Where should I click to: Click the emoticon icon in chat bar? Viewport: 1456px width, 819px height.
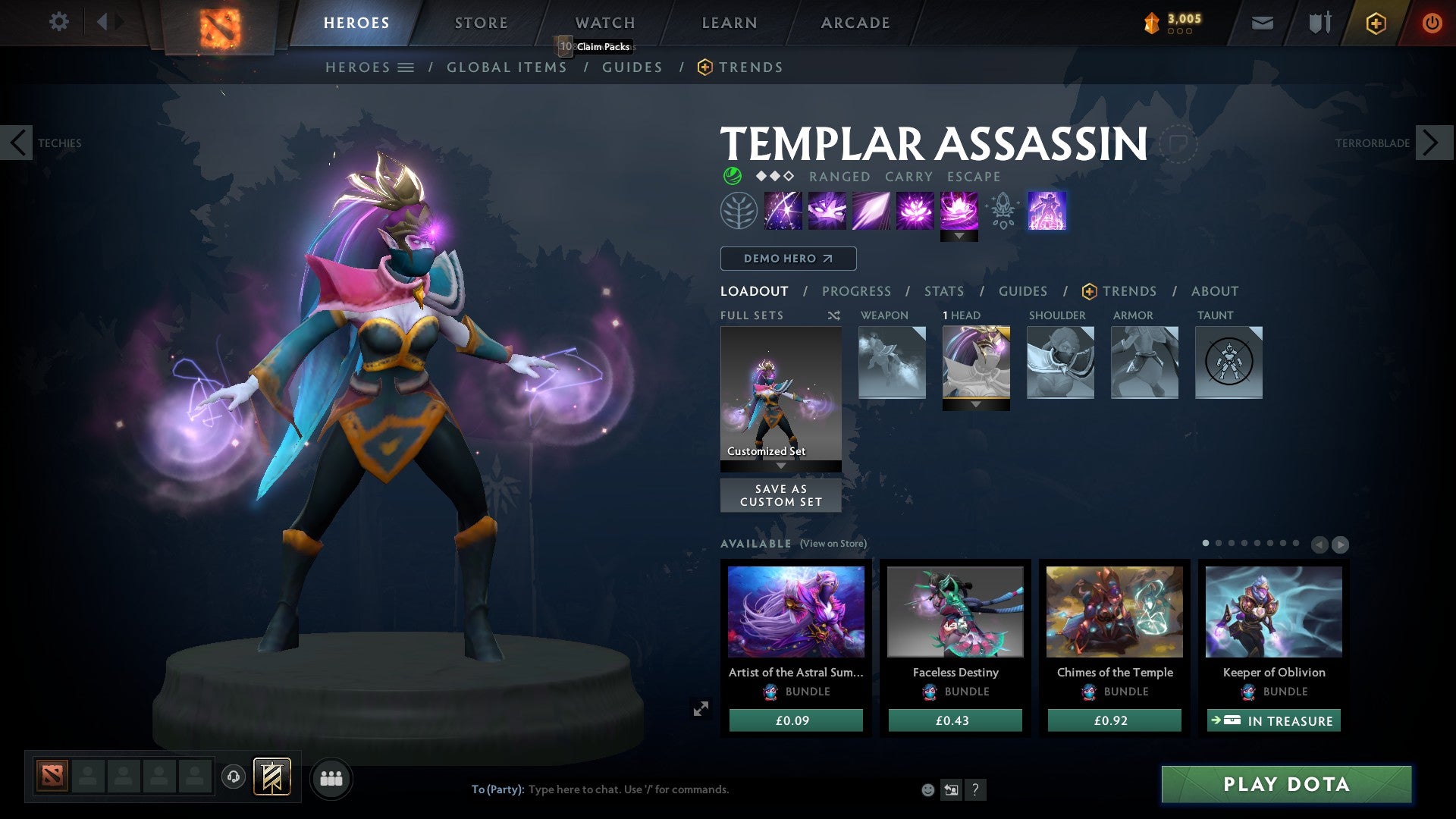927,789
